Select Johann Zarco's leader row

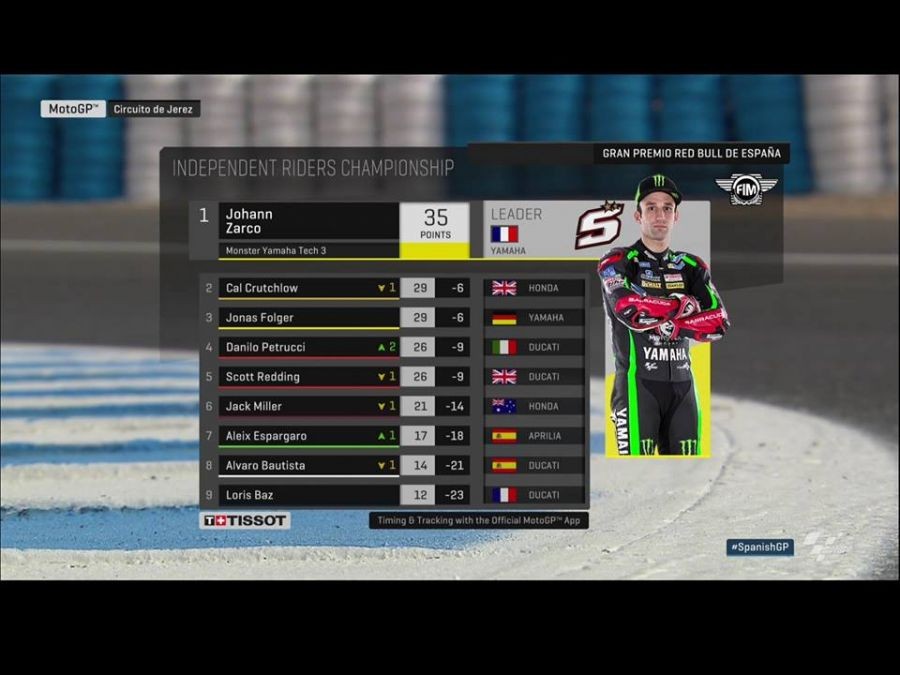click(309, 221)
